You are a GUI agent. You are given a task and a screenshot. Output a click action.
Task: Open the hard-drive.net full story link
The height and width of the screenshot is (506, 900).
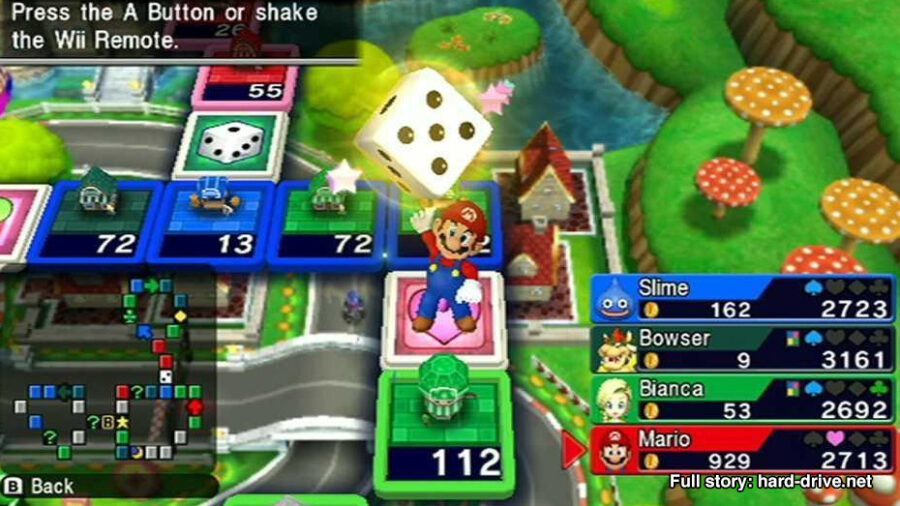(771, 482)
